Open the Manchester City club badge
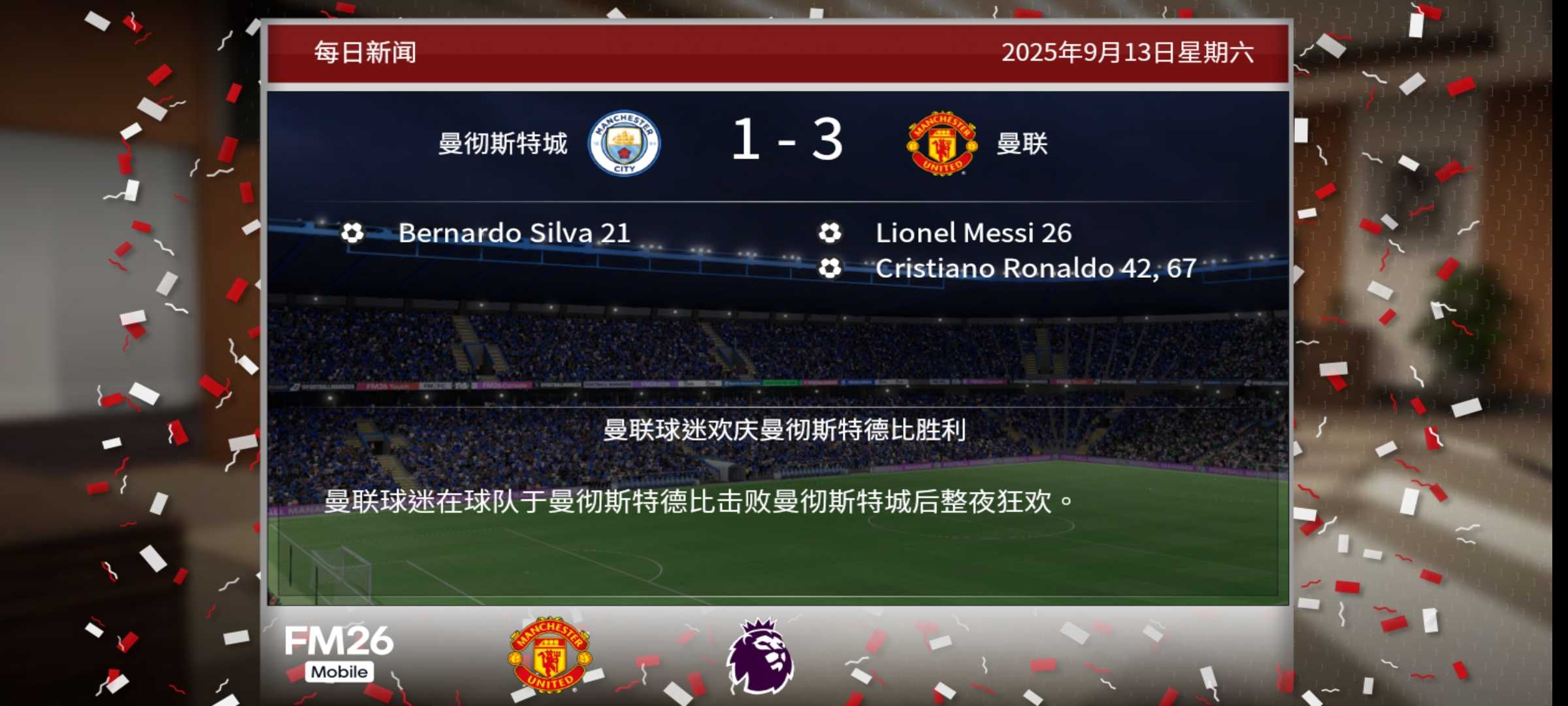The image size is (1568, 706). click(x=624, y=143)
